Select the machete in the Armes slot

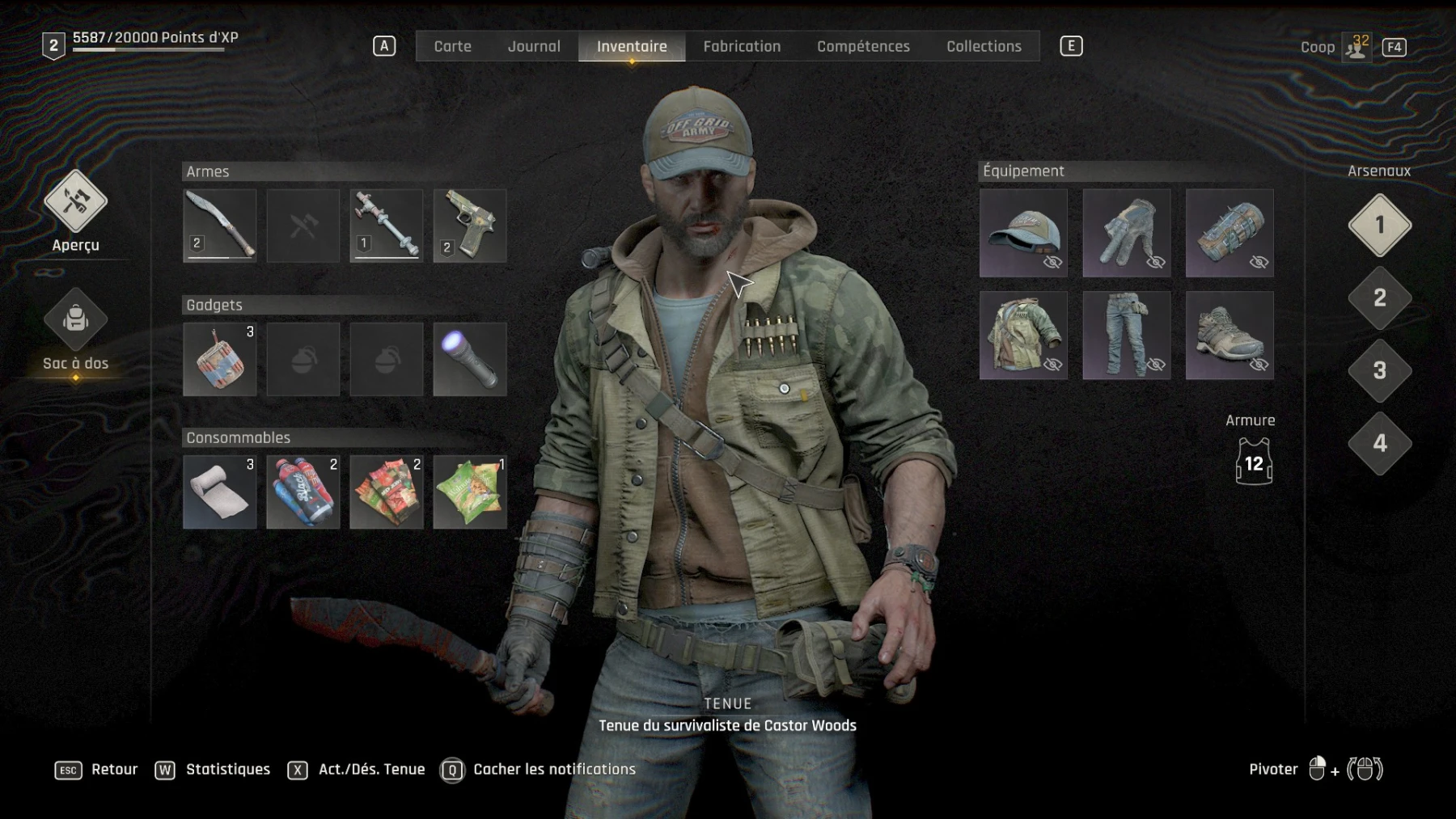[219, 226]
